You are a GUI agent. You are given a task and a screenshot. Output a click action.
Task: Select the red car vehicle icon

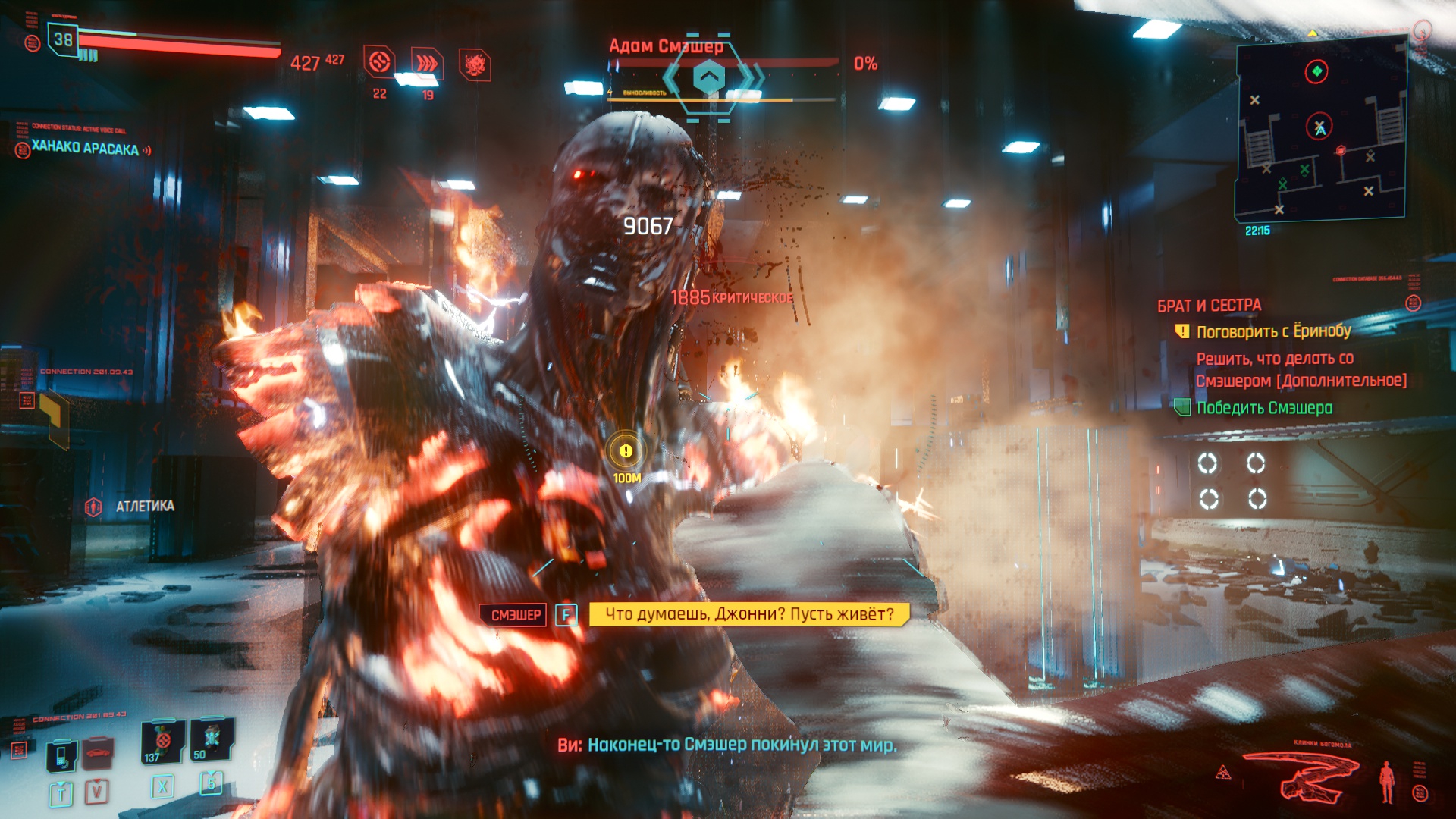[x=98, y=752]
